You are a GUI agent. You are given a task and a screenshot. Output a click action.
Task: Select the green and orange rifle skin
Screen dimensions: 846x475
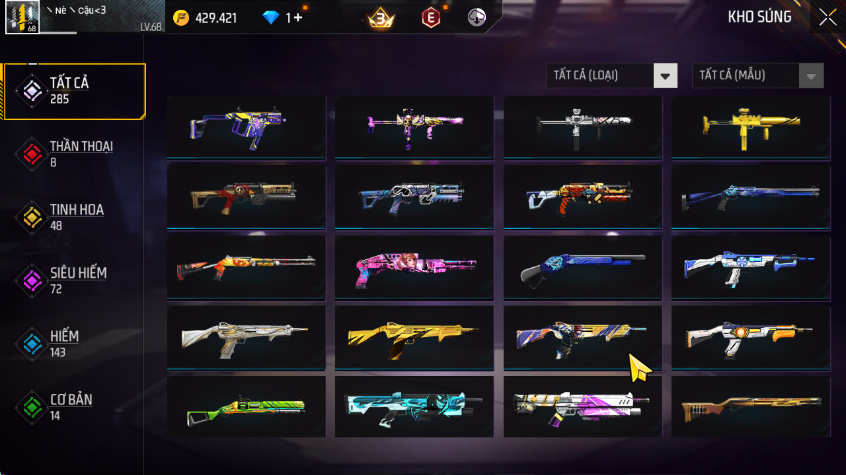click(x=246, y=407)
